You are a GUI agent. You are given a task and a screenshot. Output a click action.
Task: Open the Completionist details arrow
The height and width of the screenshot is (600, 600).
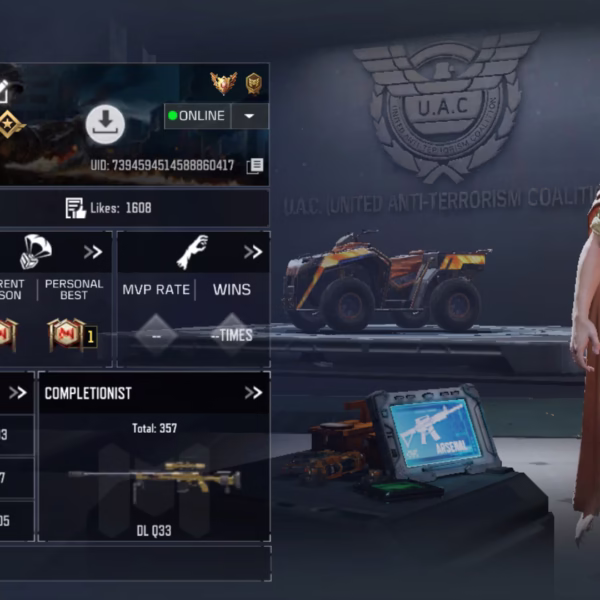tap(253, 393)
